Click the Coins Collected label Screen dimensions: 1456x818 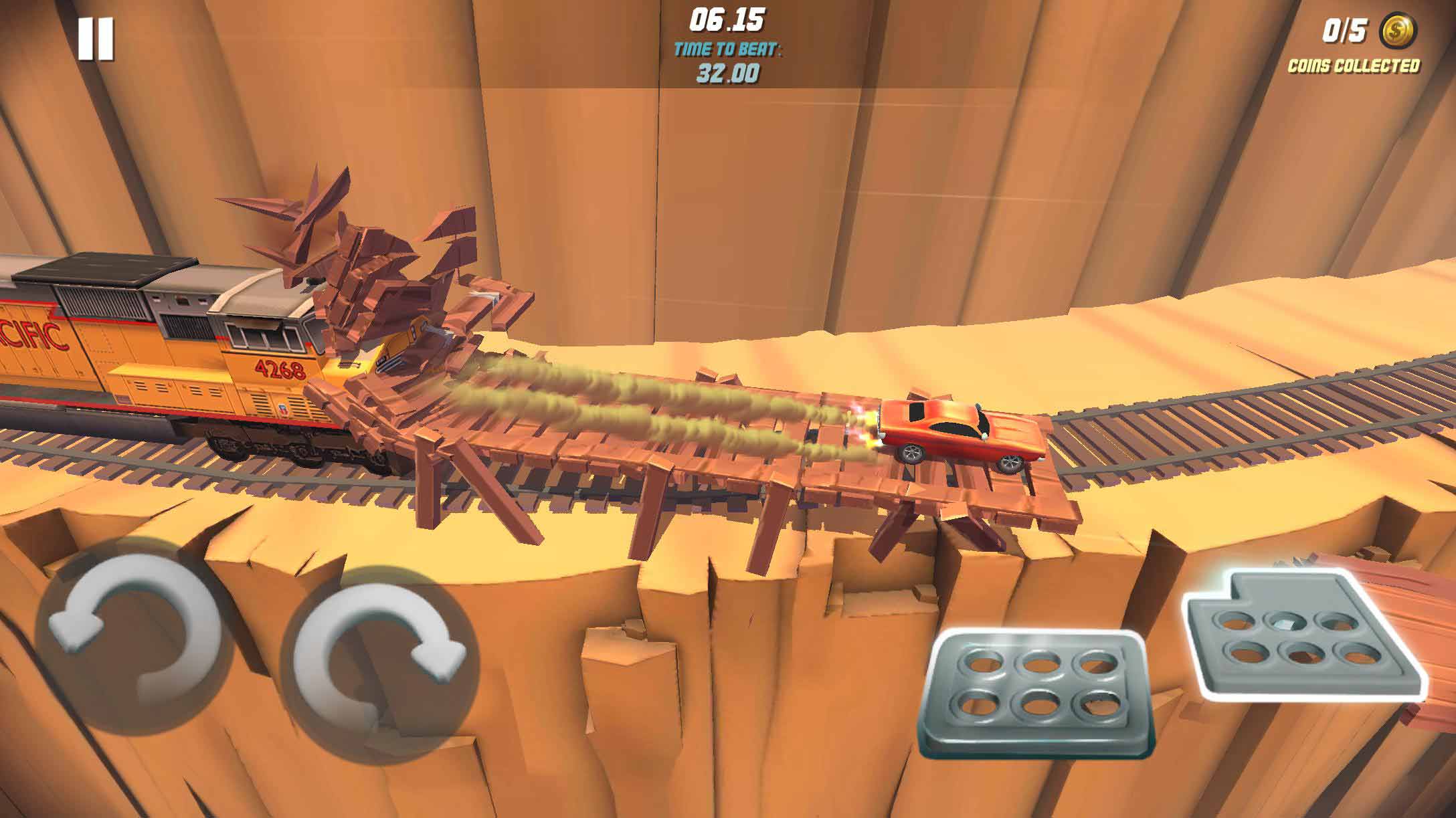point(1354,66)
